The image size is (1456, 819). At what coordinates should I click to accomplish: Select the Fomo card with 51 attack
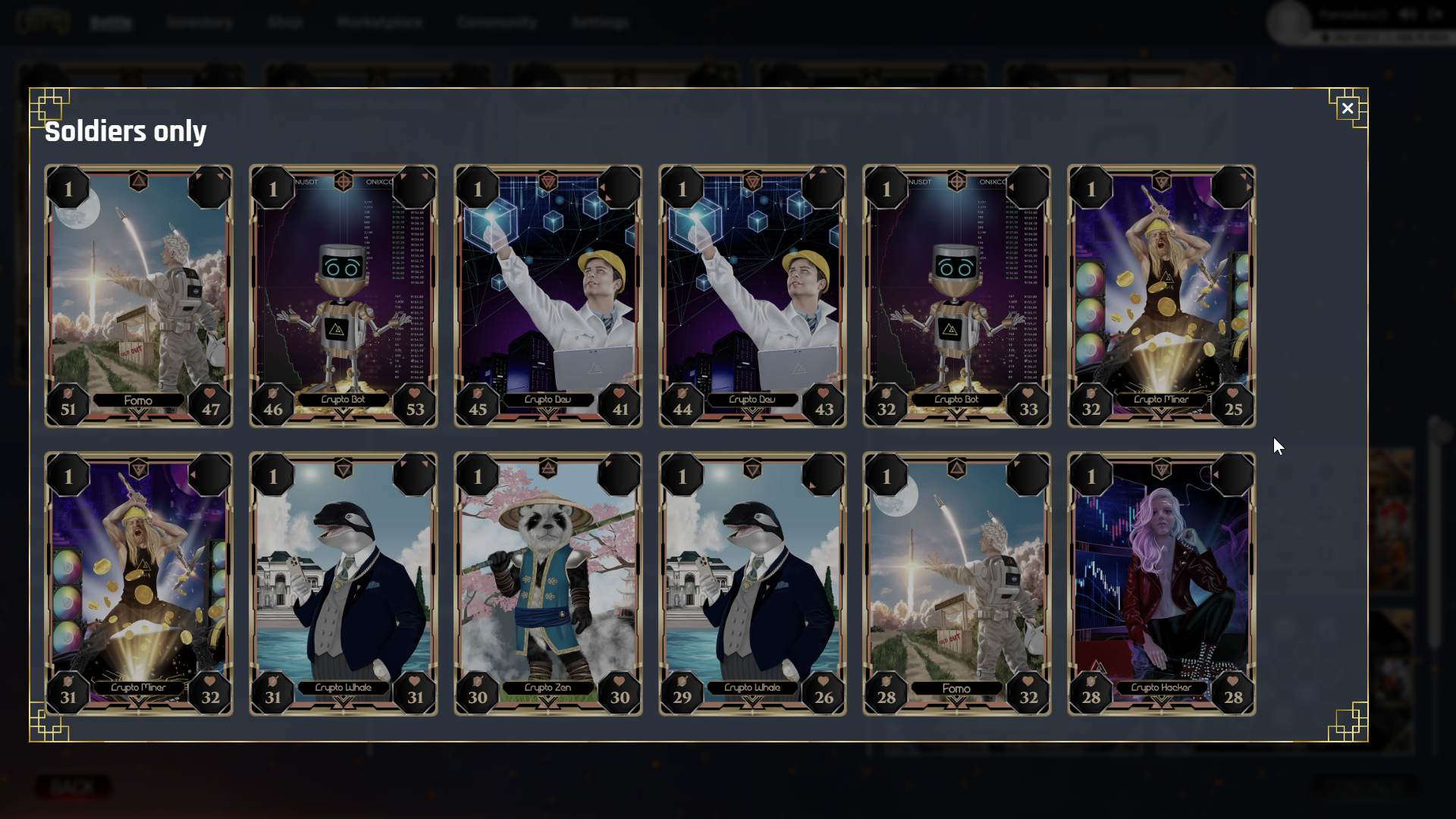click(139, 296)
